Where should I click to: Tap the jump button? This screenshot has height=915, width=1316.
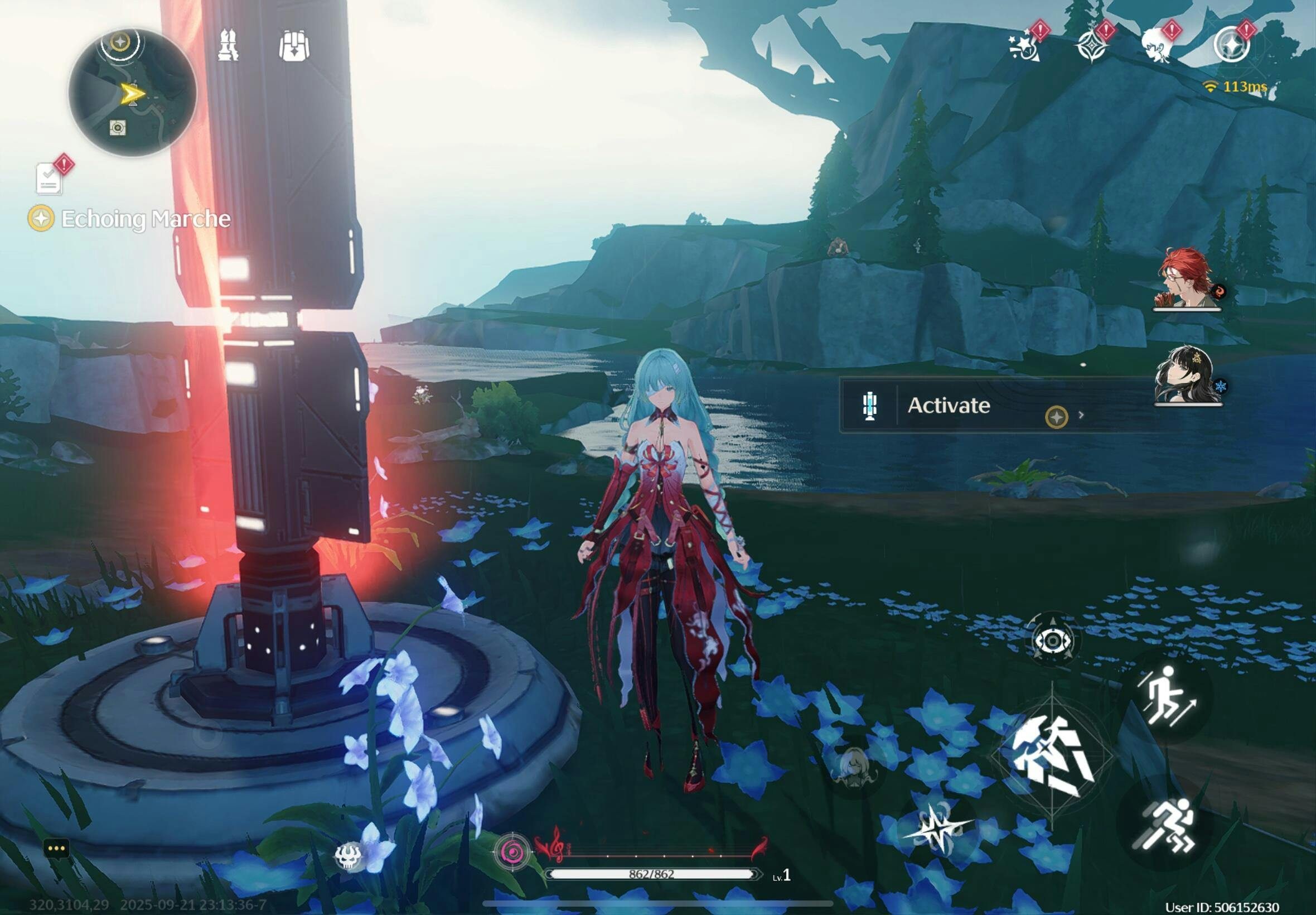click(x=1166, y=696)
